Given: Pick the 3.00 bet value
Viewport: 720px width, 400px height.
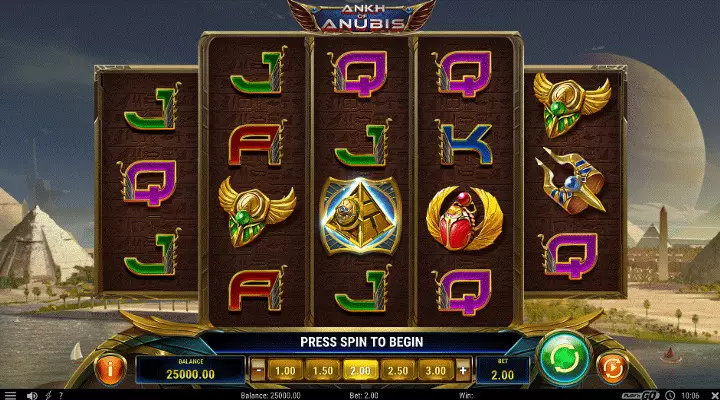Looking at the screenshot, I should pos(434,370).
